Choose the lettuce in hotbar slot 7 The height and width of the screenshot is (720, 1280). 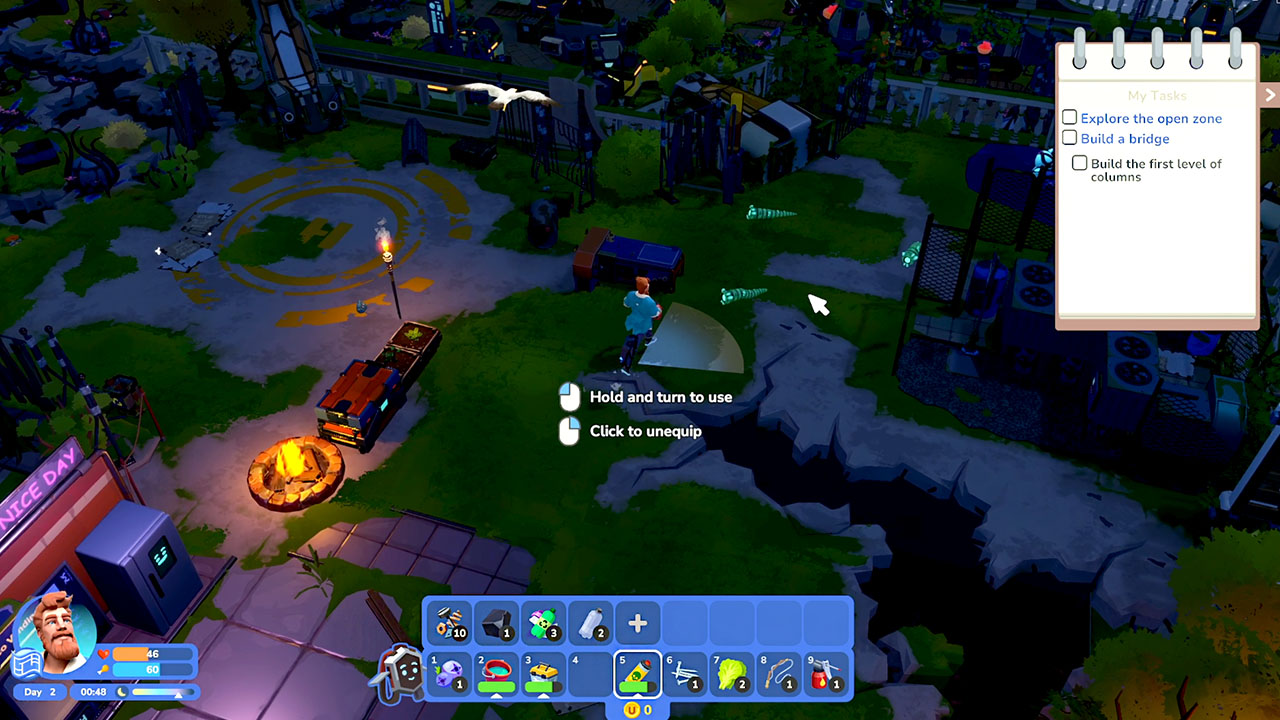[x=731, y=673]
